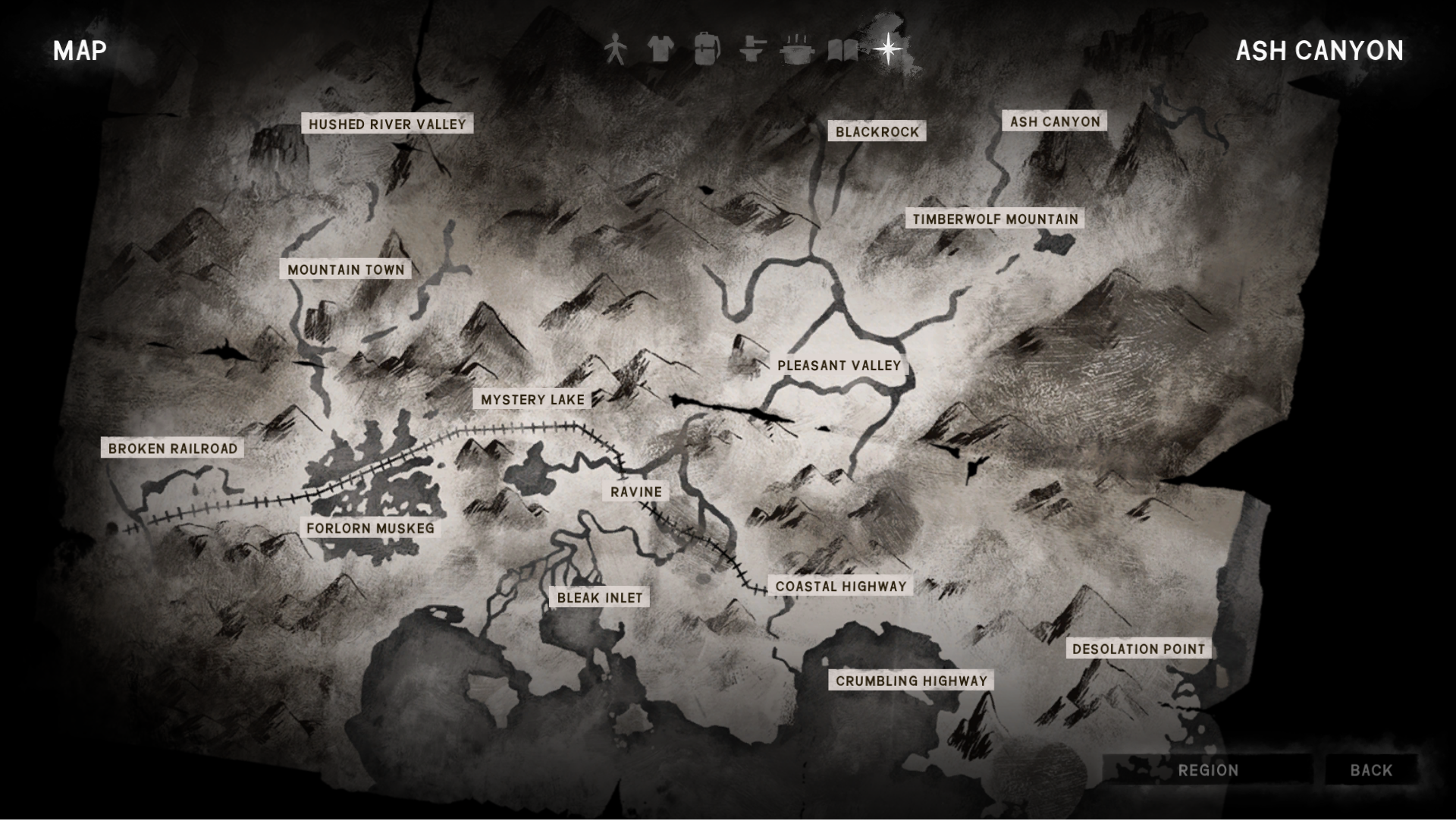Image resolution: width=1456 pixels, height=821 pixels.
Task: Select the Hushed River Valley region label
Action: tap(387, 124)
